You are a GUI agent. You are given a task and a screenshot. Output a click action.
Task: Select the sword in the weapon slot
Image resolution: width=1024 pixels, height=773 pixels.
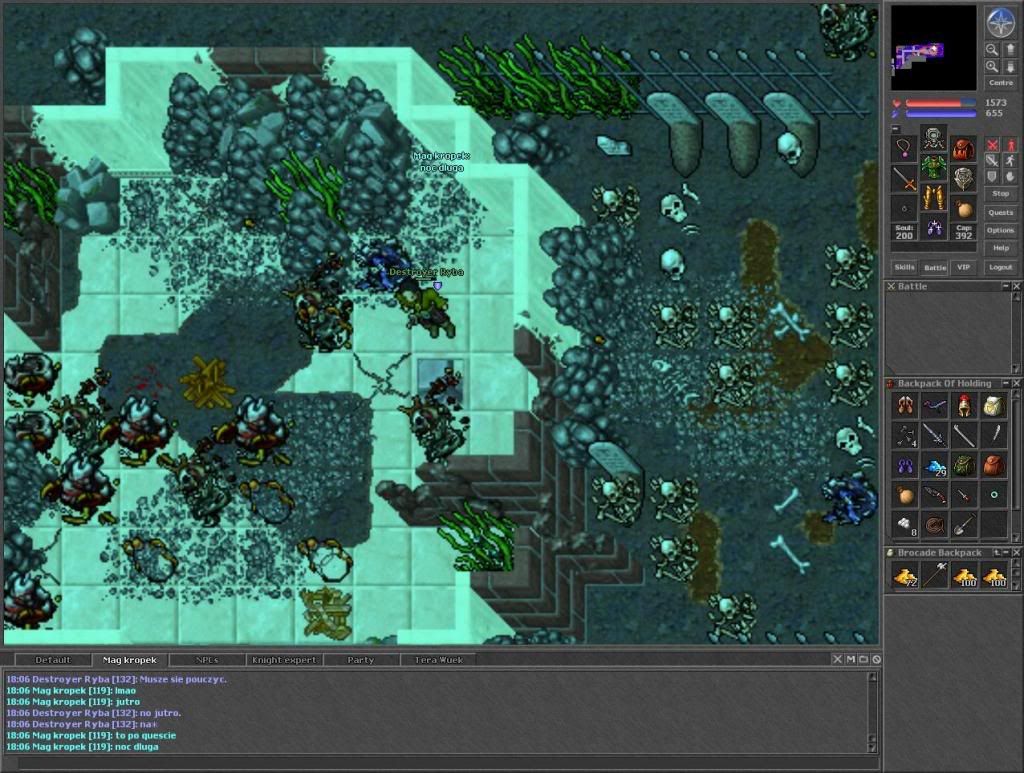click(904, 179)
